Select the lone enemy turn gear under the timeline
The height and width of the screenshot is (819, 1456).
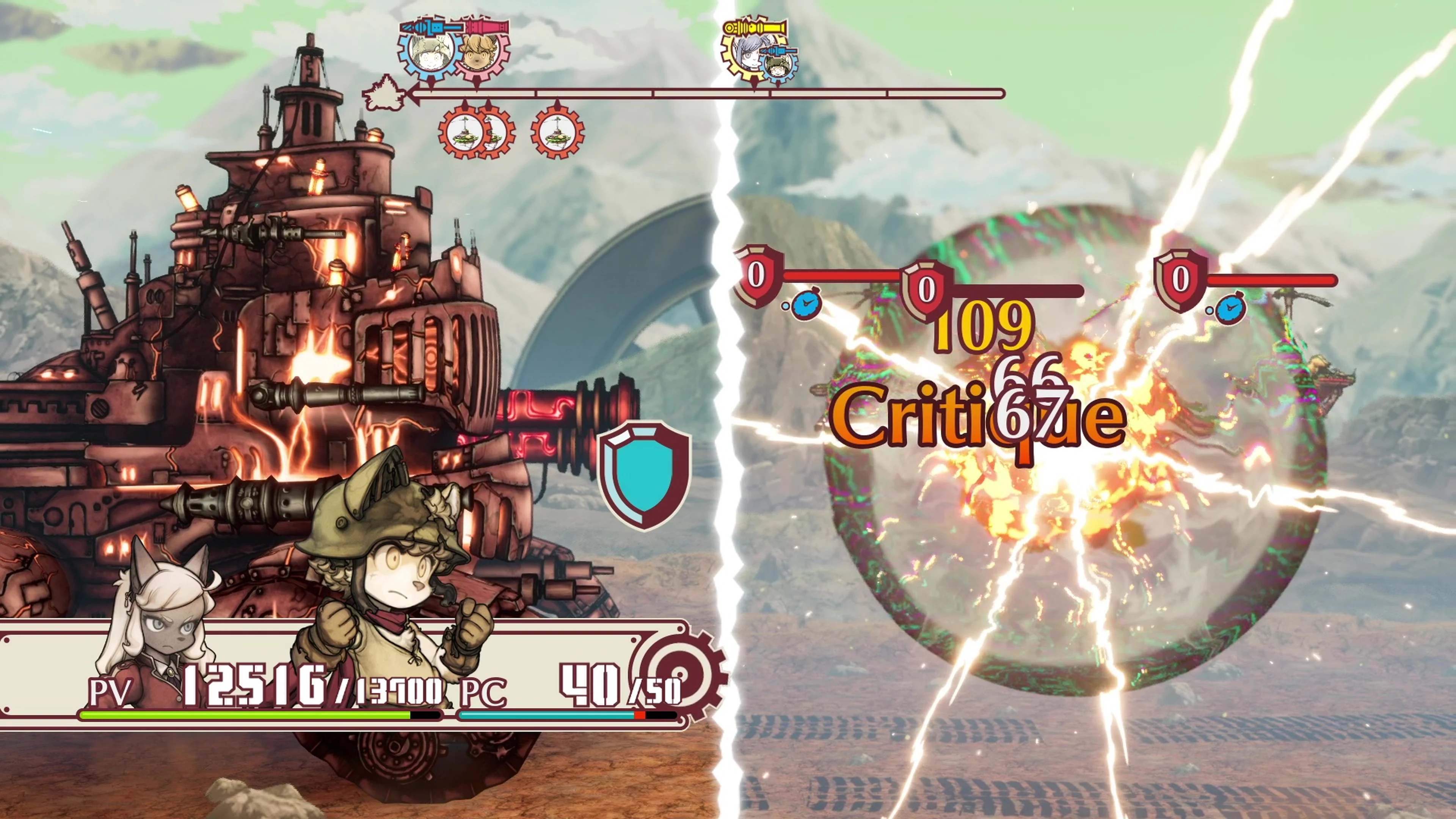[x=557, y=132]
